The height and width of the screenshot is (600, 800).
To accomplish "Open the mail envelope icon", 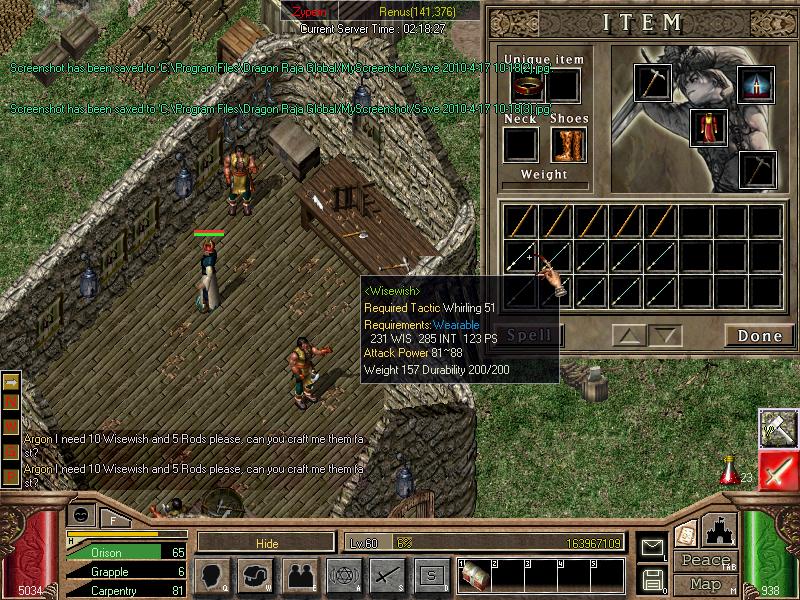I will tap(653, 547).
